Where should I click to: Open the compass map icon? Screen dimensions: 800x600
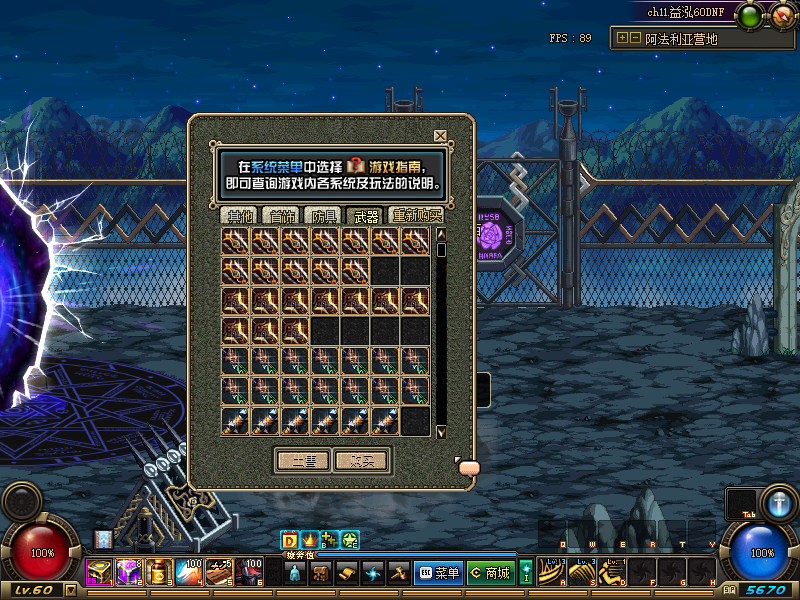point(781,15)
